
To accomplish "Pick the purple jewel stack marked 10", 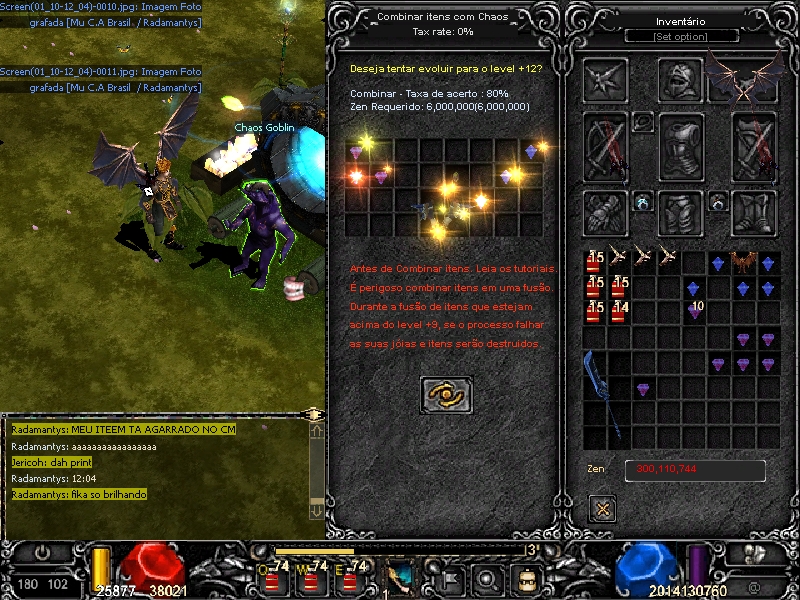I will point(694,312).
